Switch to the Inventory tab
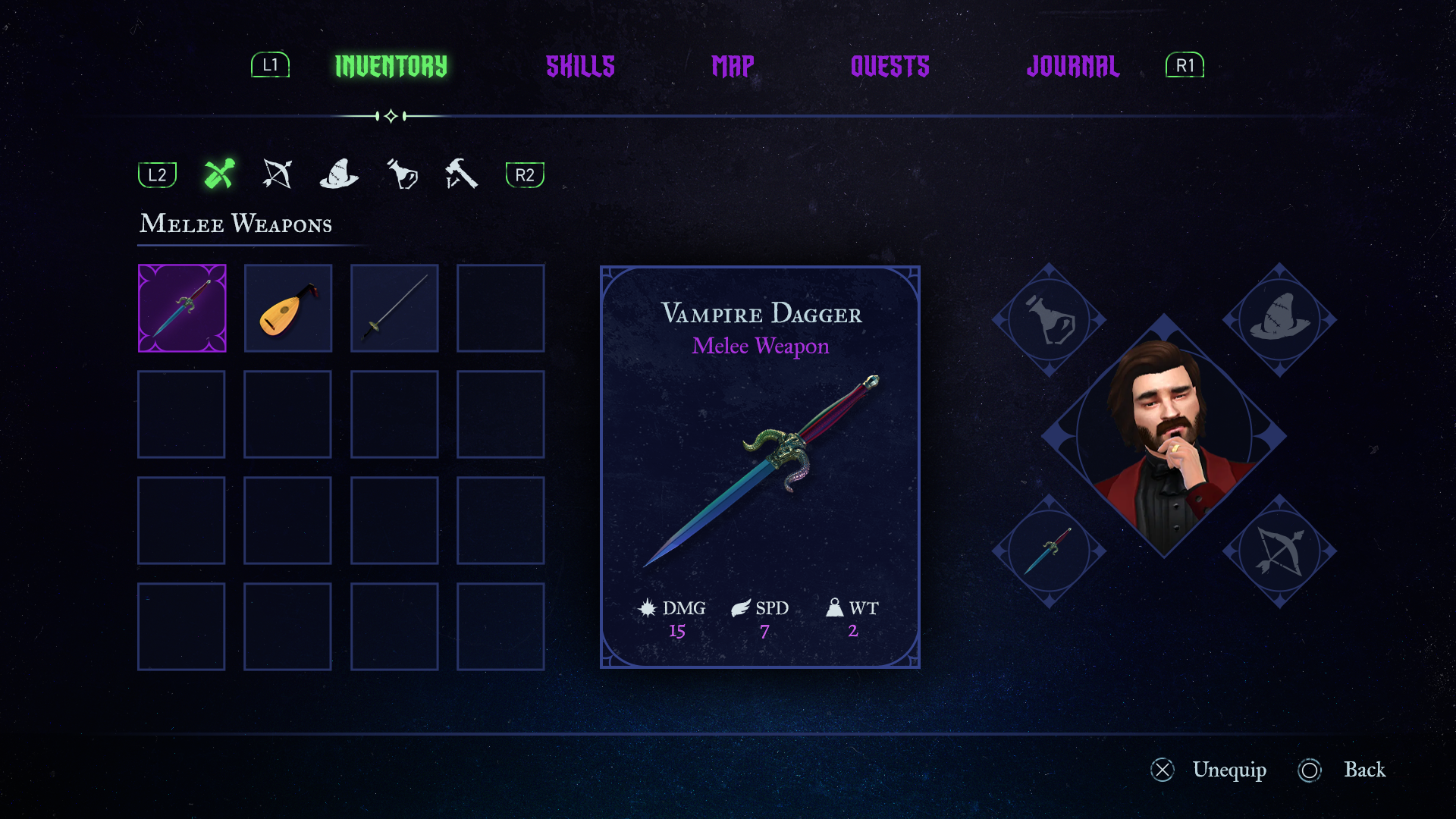1456x819 pixels. click(x=391, y=67)
